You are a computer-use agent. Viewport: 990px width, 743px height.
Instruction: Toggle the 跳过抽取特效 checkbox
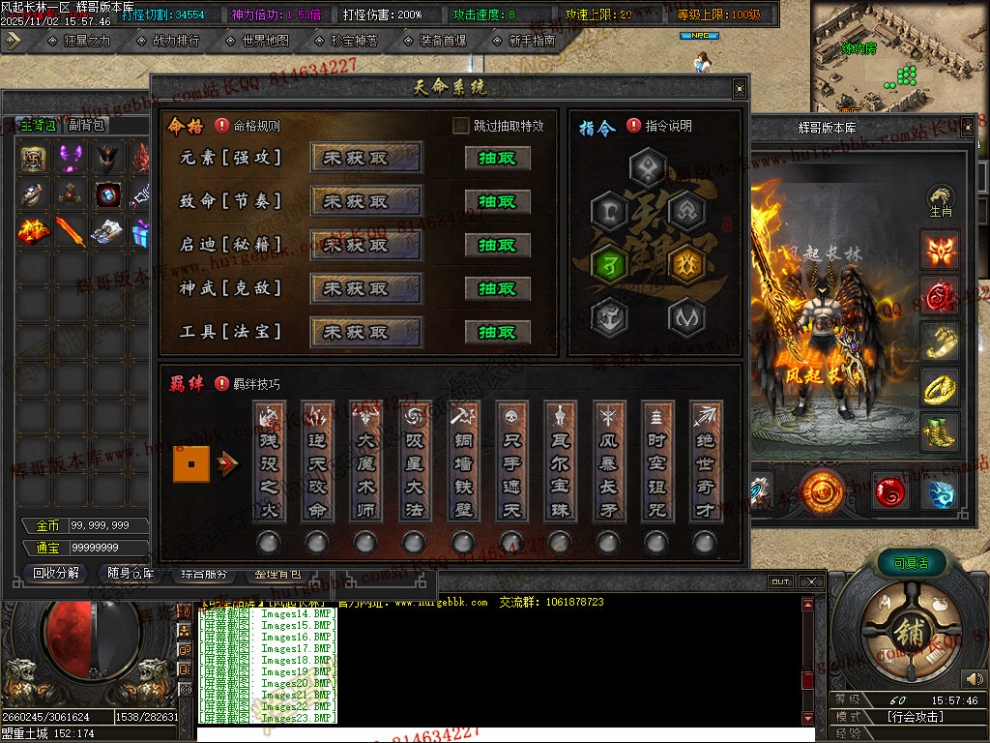pyautogui.click(x=461, y=126)
